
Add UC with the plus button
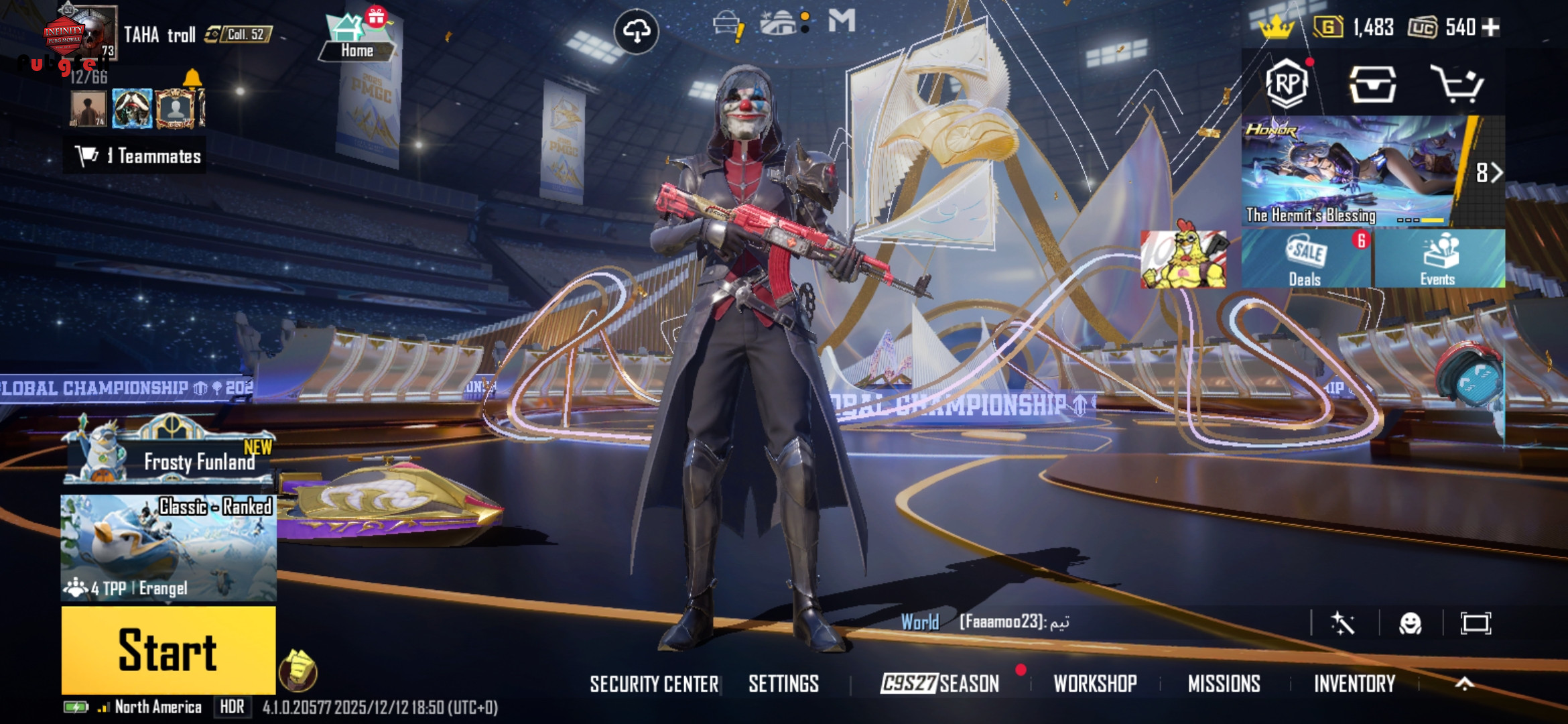(1491, 27)
